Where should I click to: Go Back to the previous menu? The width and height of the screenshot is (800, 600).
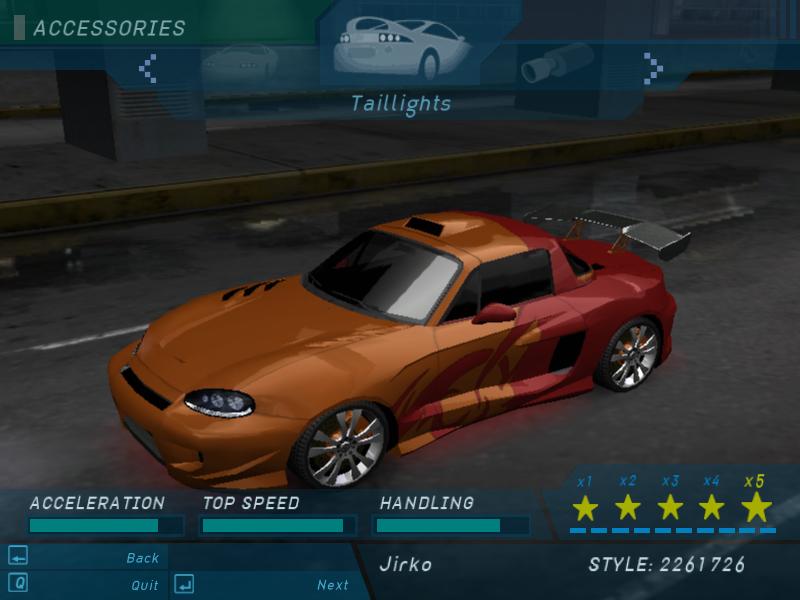142,558
